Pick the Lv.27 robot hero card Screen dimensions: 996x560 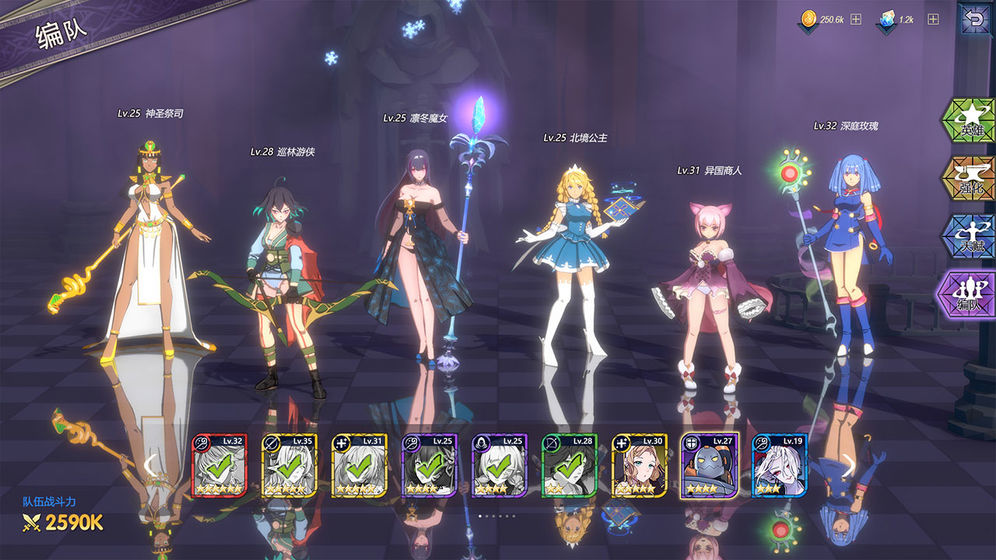[x=709, y=465]
